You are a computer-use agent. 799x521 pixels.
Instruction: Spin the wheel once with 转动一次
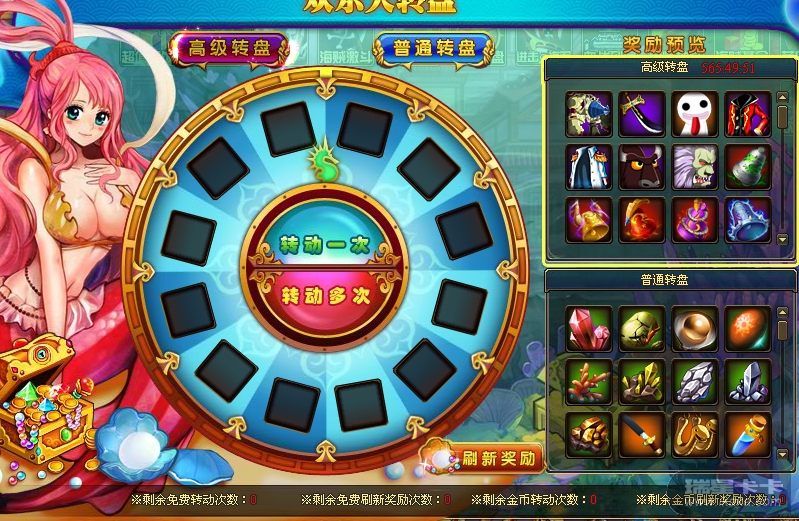(x=313, y=243)
